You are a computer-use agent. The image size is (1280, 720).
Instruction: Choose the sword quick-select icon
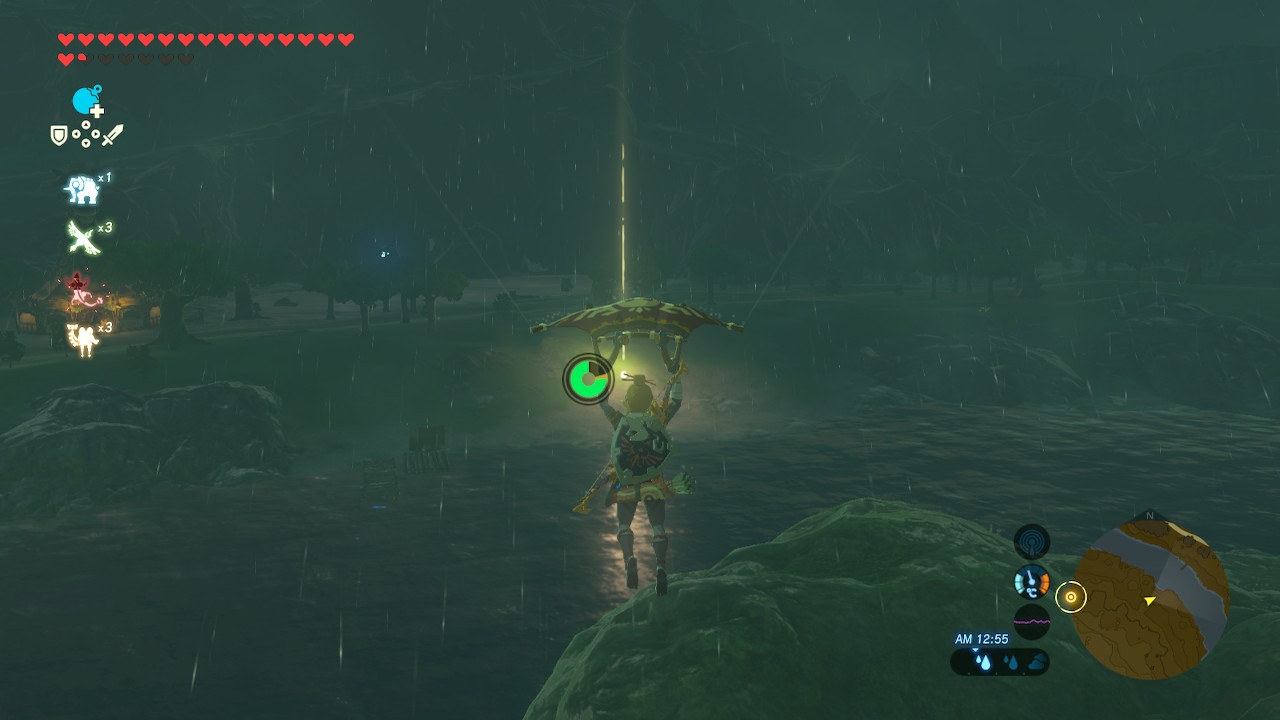point(112,135)
